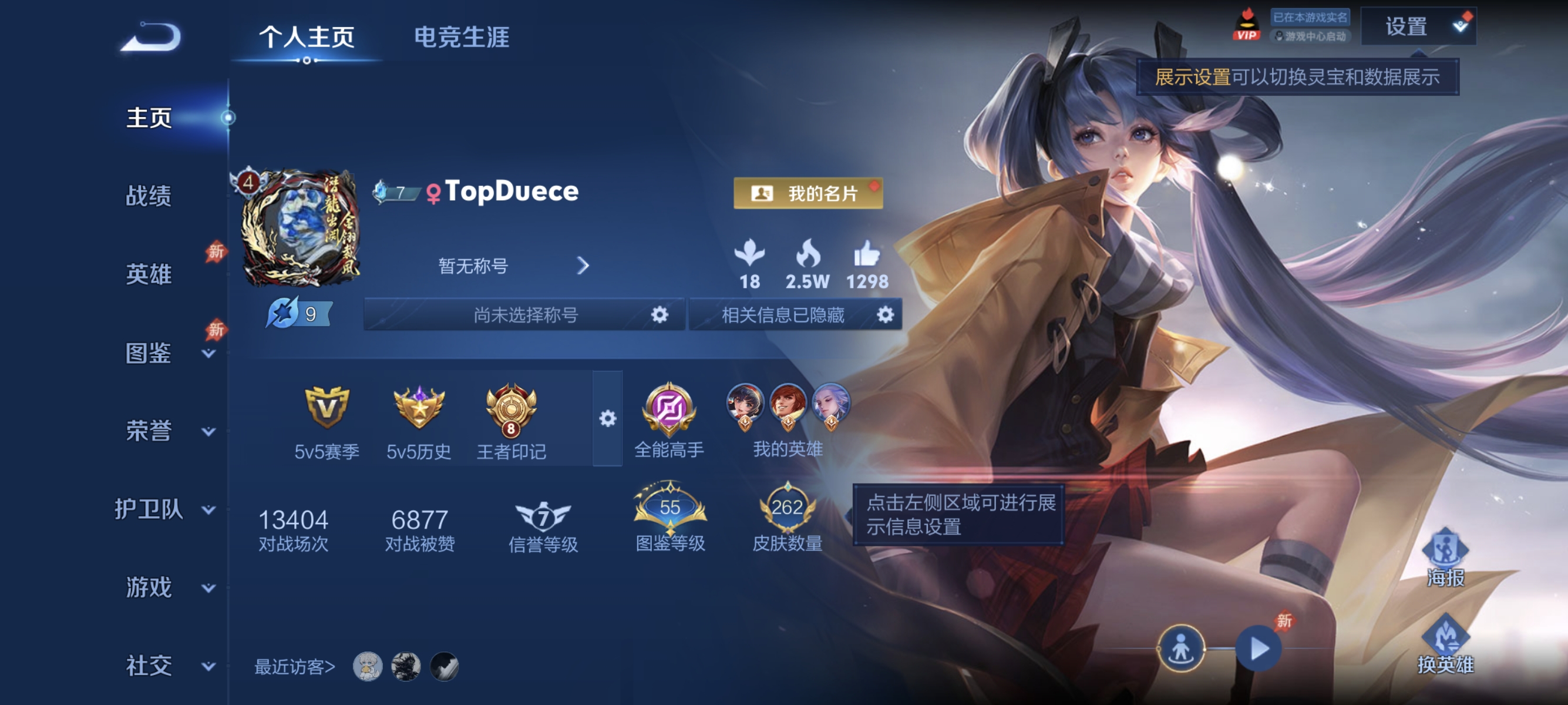
Task: Switch to the 电竞生涯 tab
Action: [x=463, y=38]
